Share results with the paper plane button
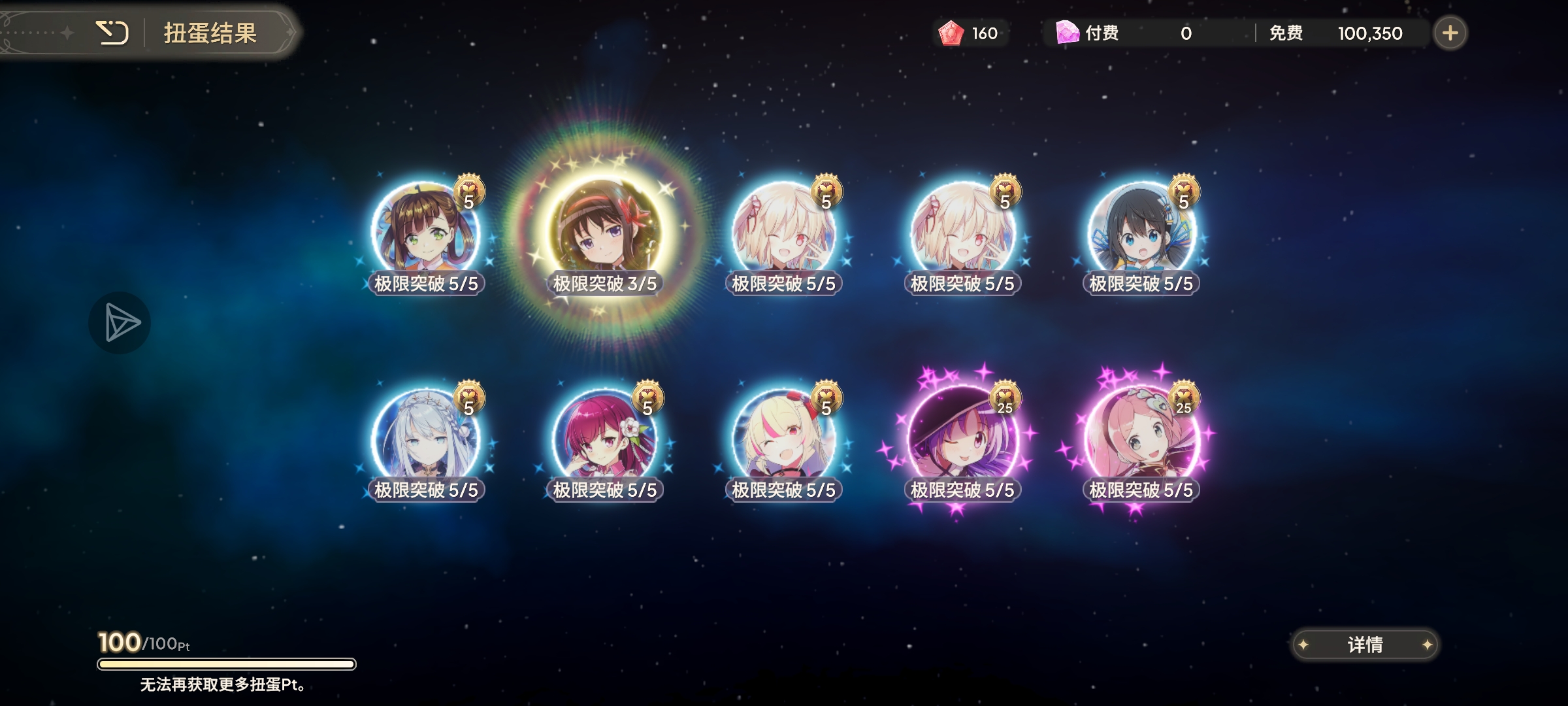Screen dimensions: 1568x706 pyautogui.click(x=120, y=323)
